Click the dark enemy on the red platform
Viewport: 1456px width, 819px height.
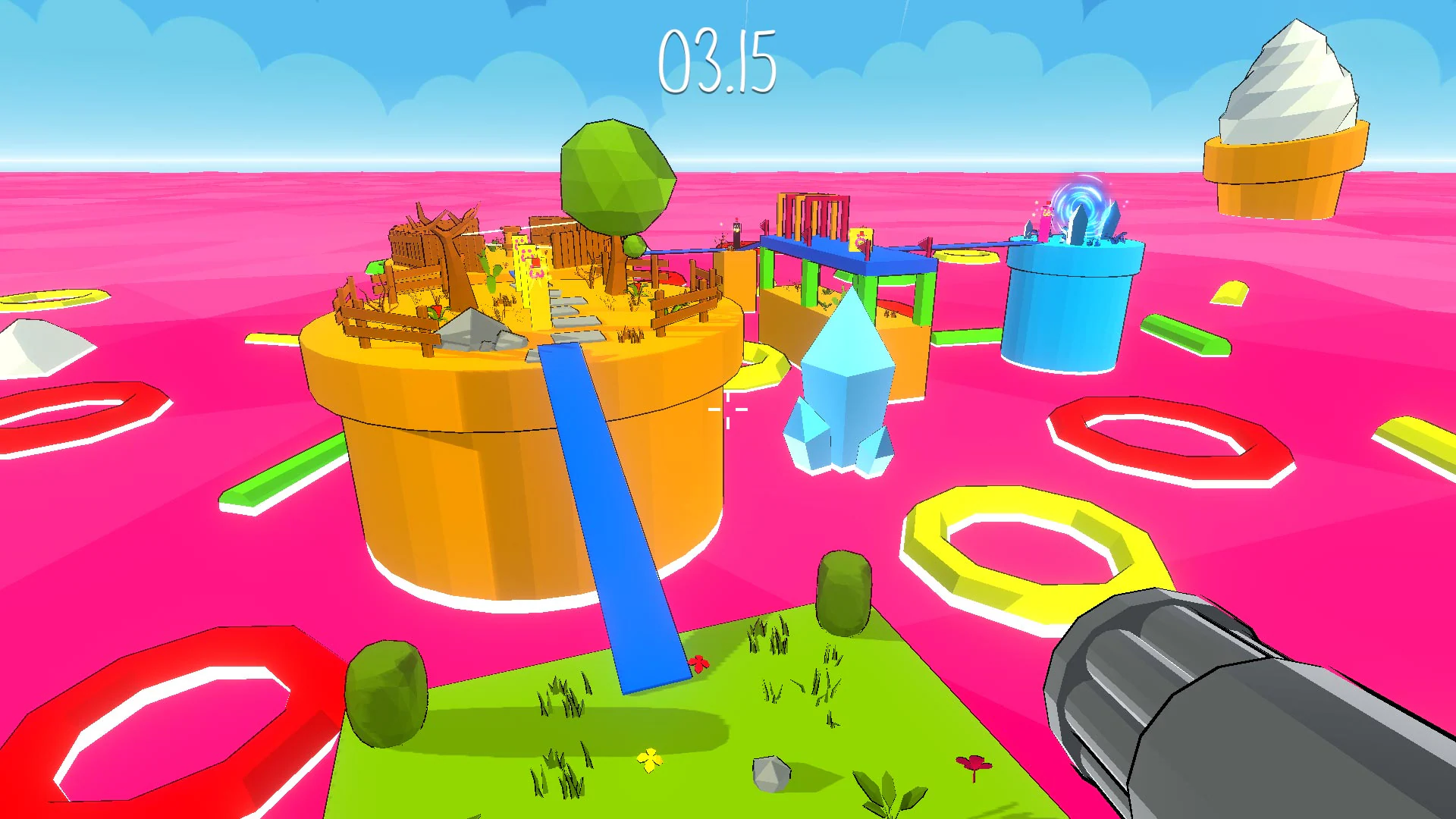pos(736,227)
